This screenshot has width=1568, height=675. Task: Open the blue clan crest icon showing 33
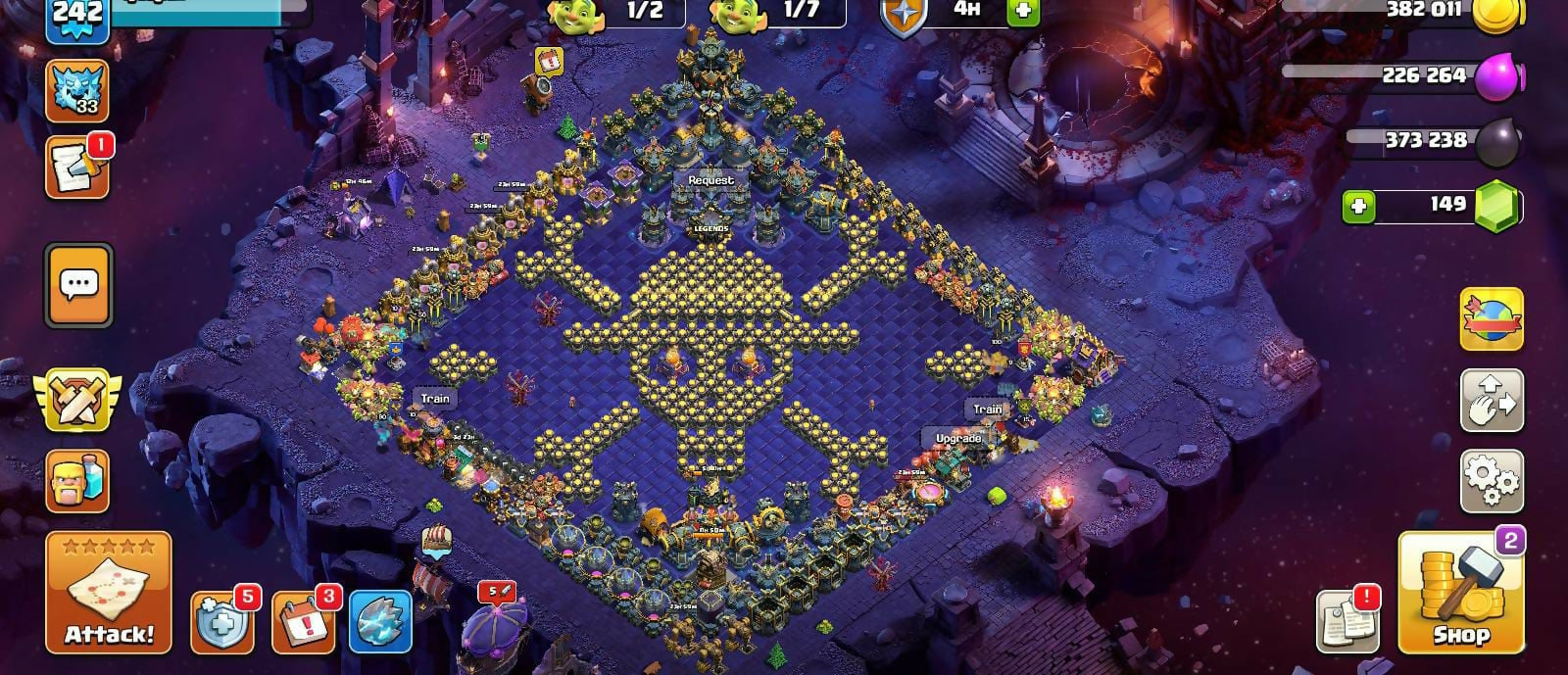77,90
